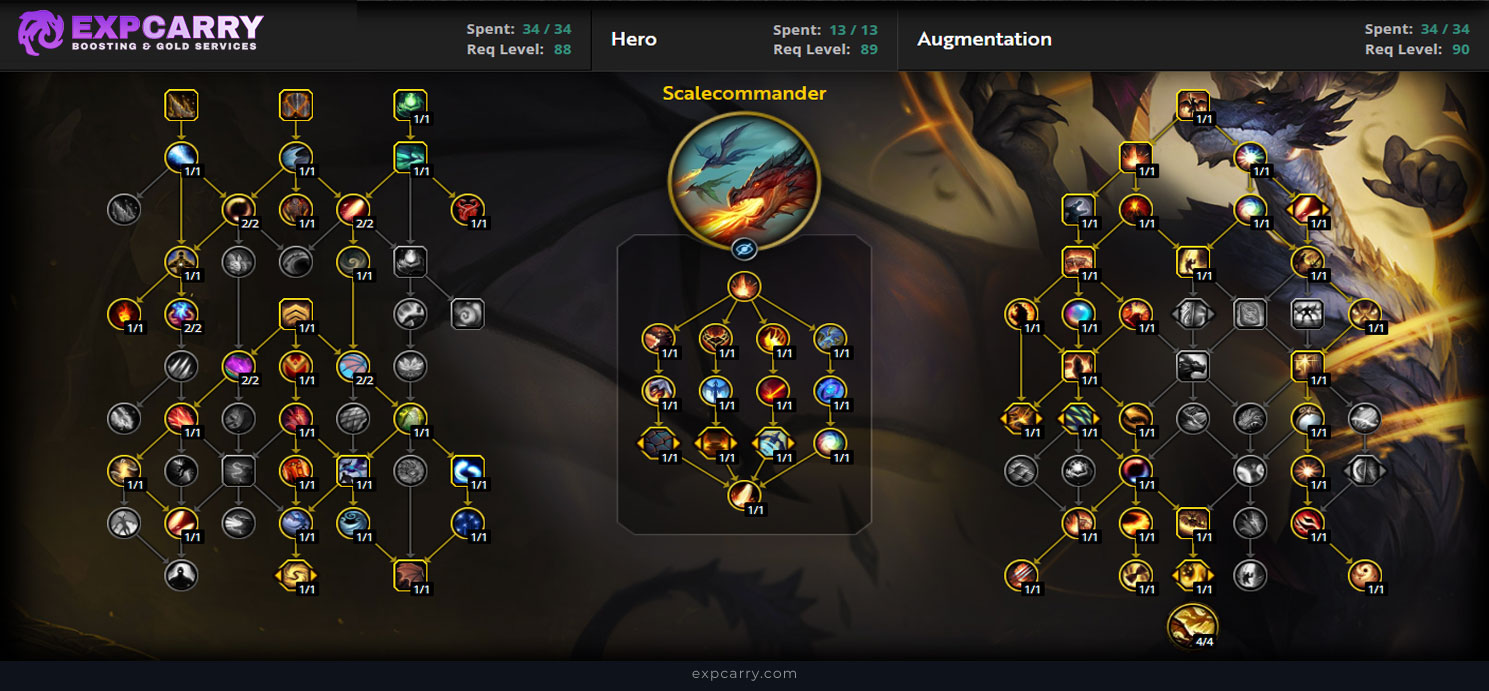Screen dimensions: 1489x691
Task: Click the green glowing square talent node
Action: tap(410, 104)
